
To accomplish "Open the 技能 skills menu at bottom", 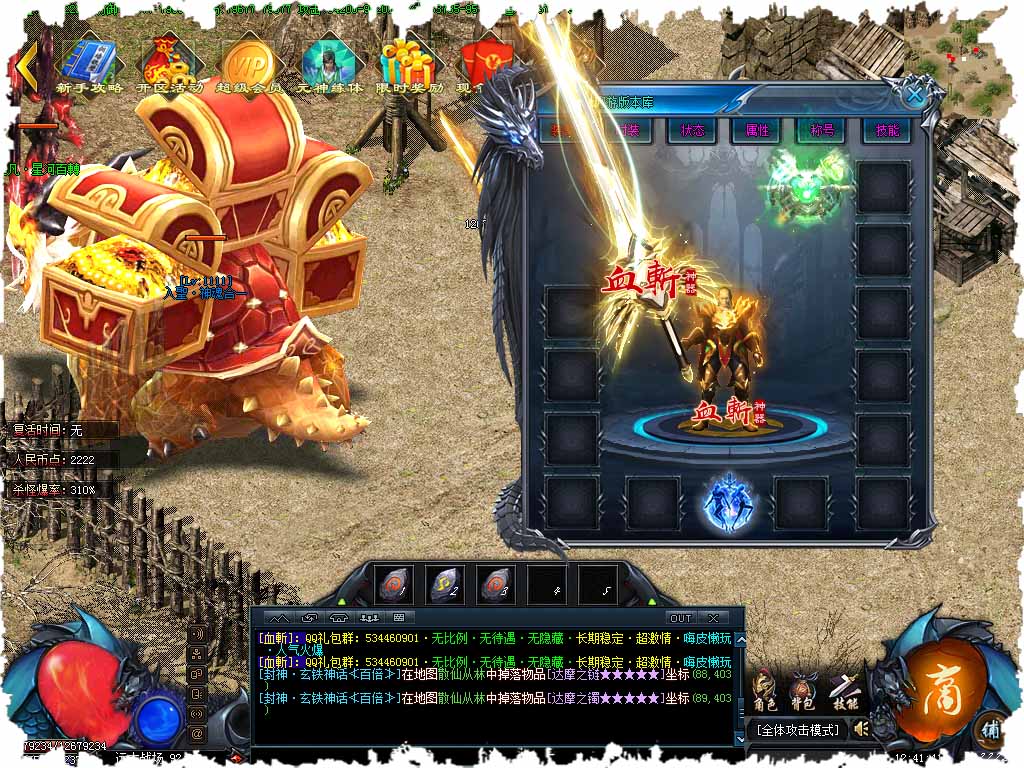I will [x=844, y=689].
